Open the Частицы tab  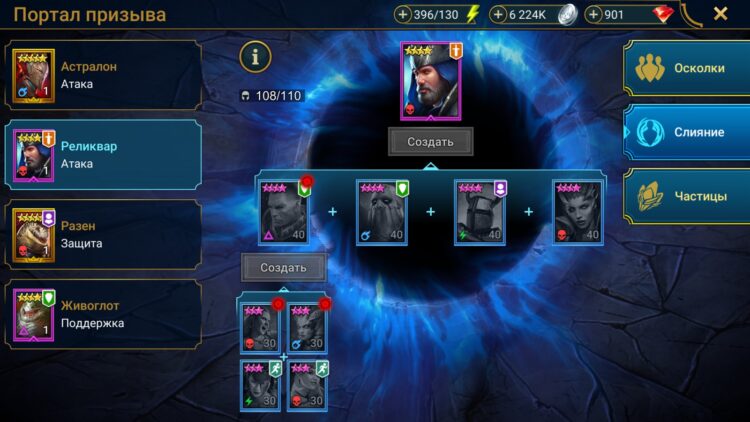(687, 196)
